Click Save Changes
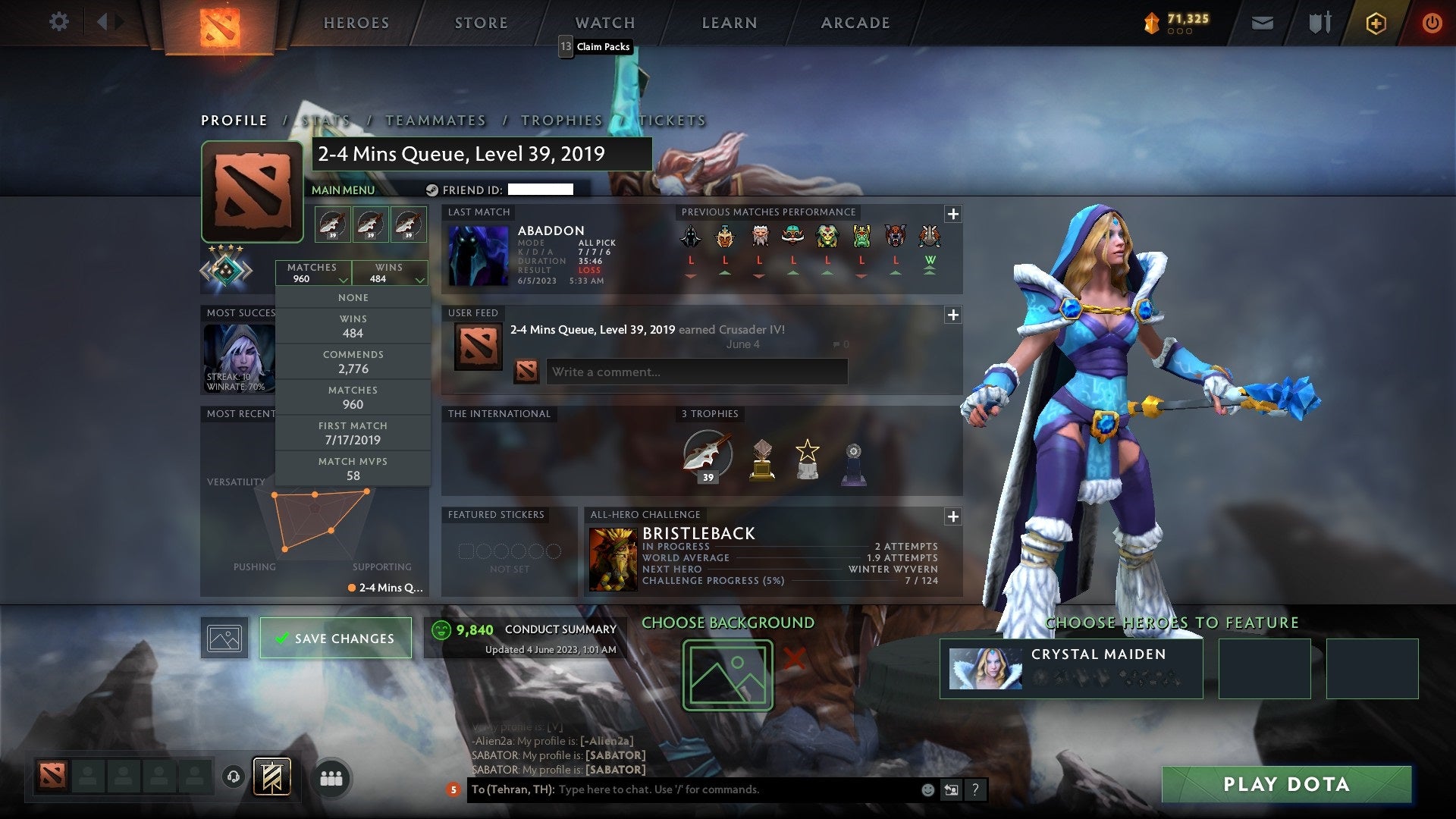The height and width of the screenshot is (819, 1456). pos(335,638)
